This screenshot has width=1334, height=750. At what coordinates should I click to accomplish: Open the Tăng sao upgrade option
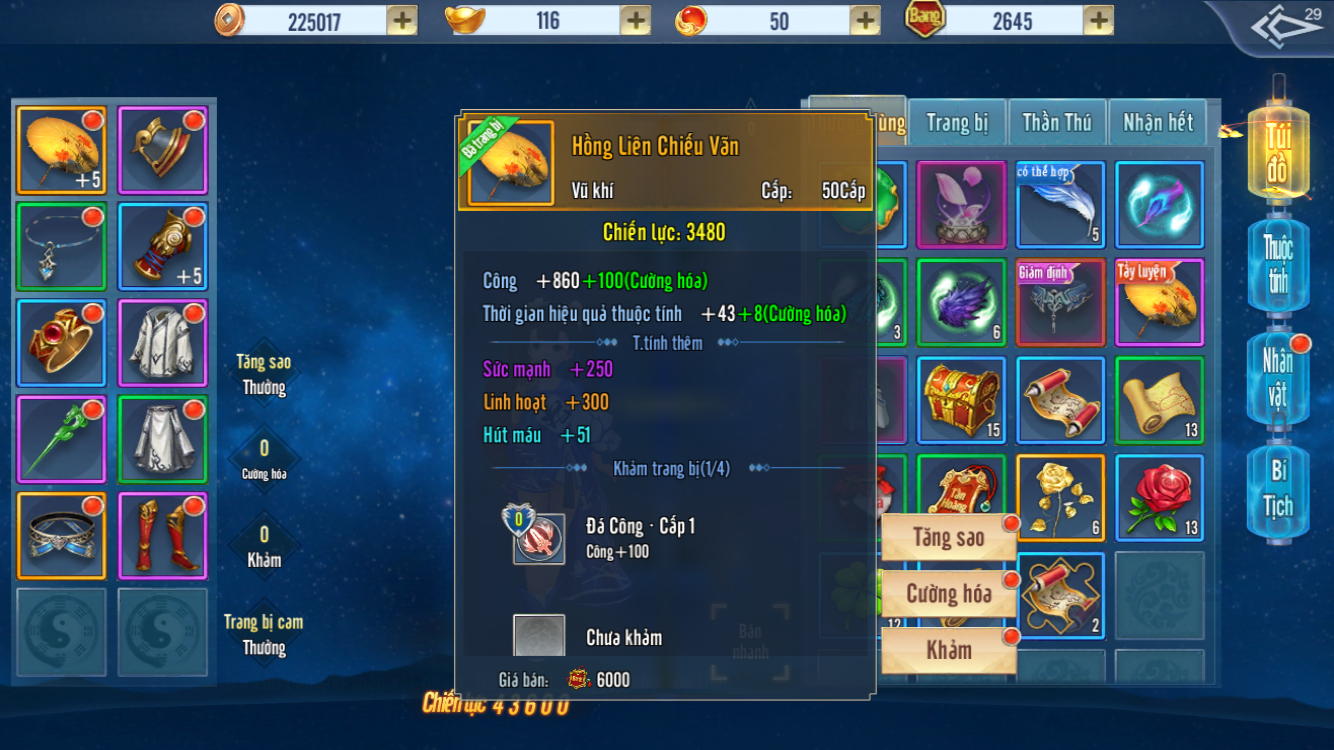pos(948,538)
